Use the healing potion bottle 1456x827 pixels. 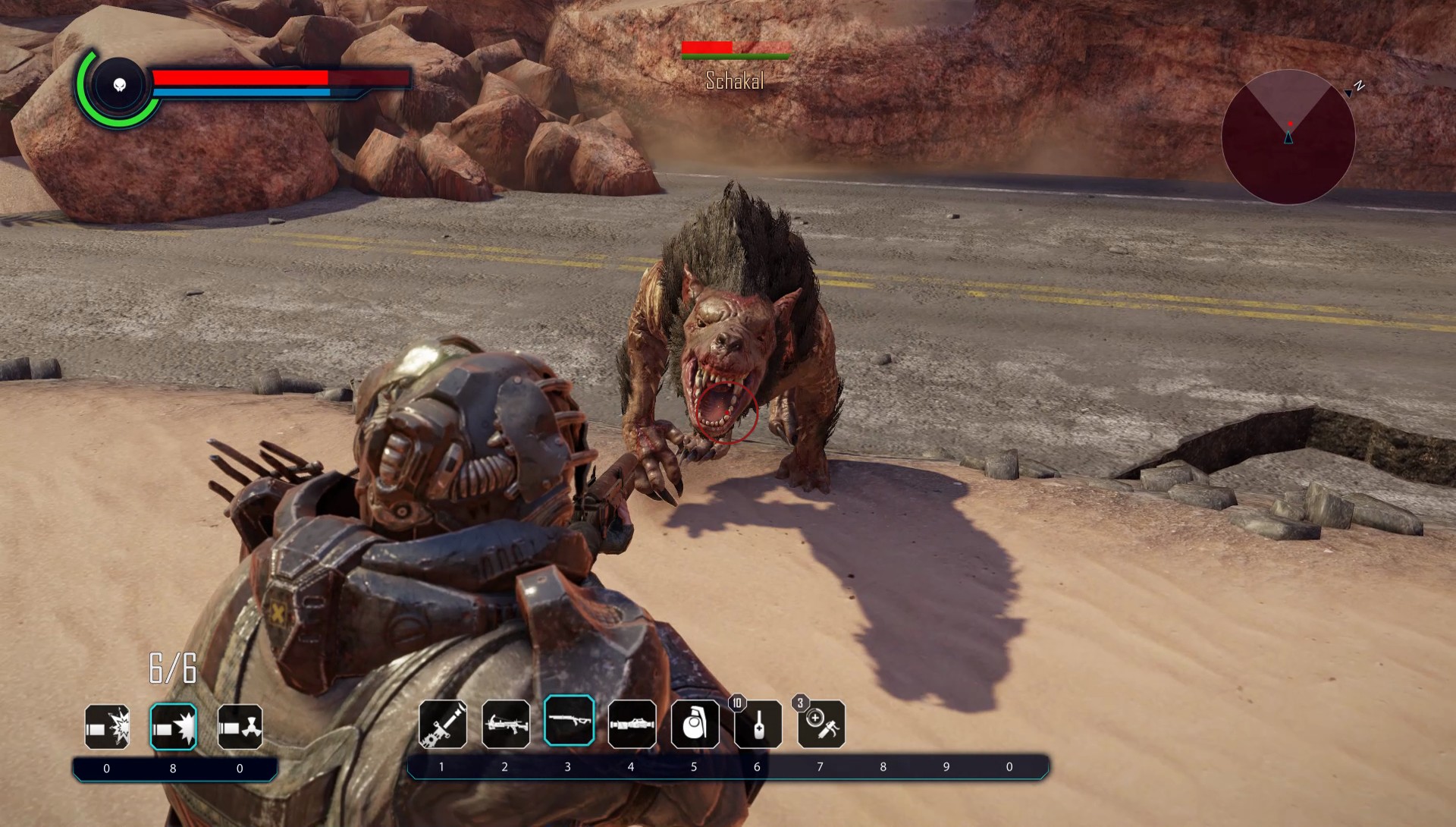click(x=758, y=724)
